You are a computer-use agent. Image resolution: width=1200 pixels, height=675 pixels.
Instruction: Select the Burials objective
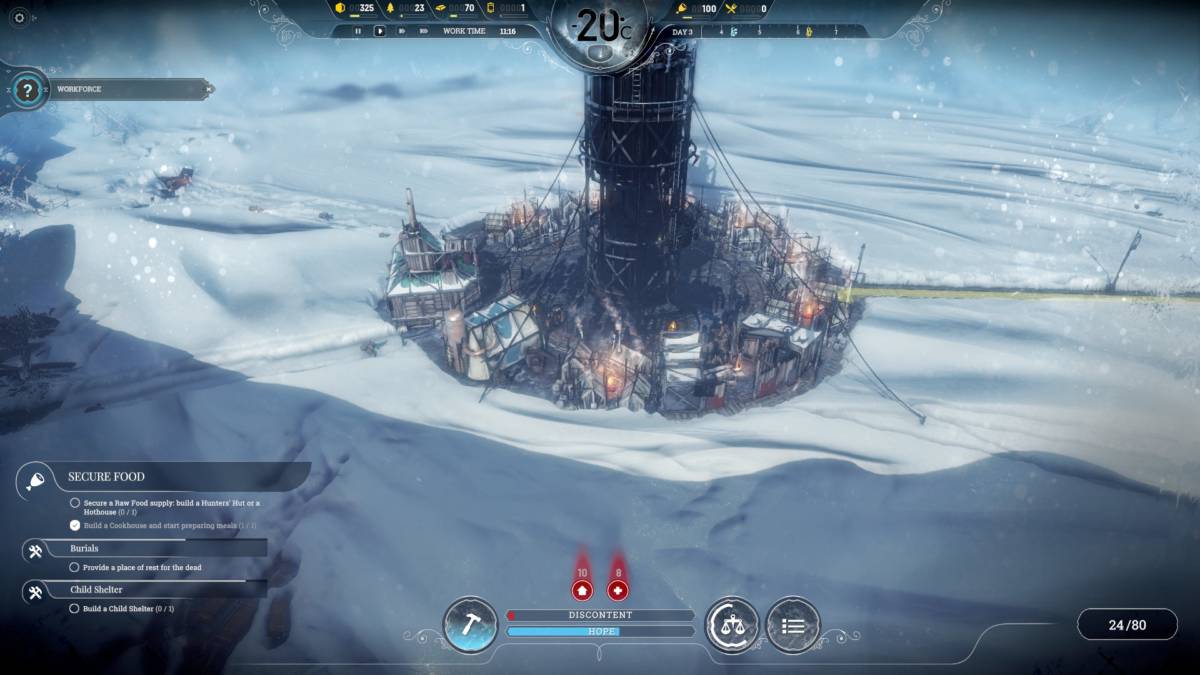pos(84,549)
